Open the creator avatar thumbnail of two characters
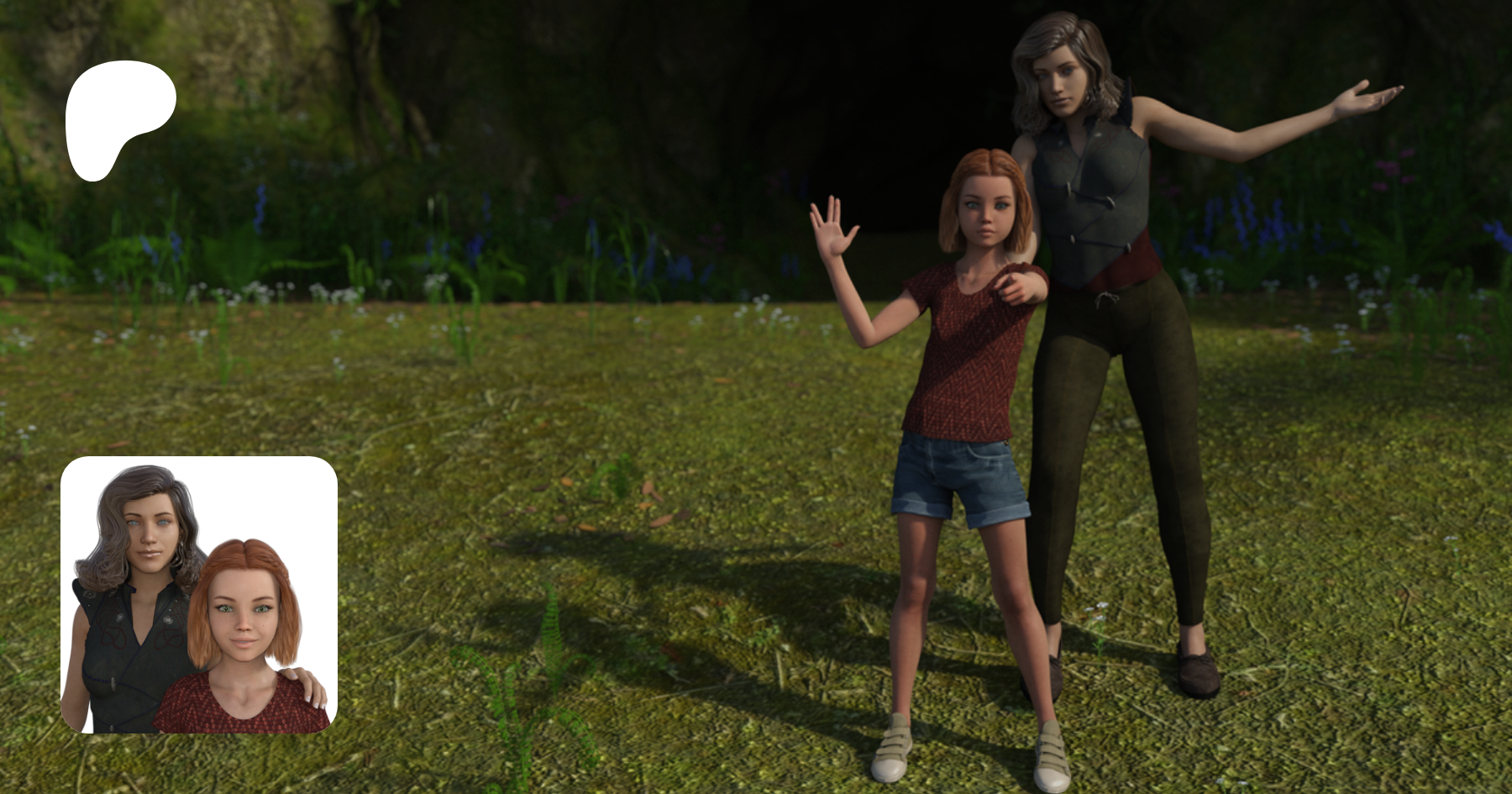The width and height of the screenshot is (1512, 794). [x=199, y=595]
